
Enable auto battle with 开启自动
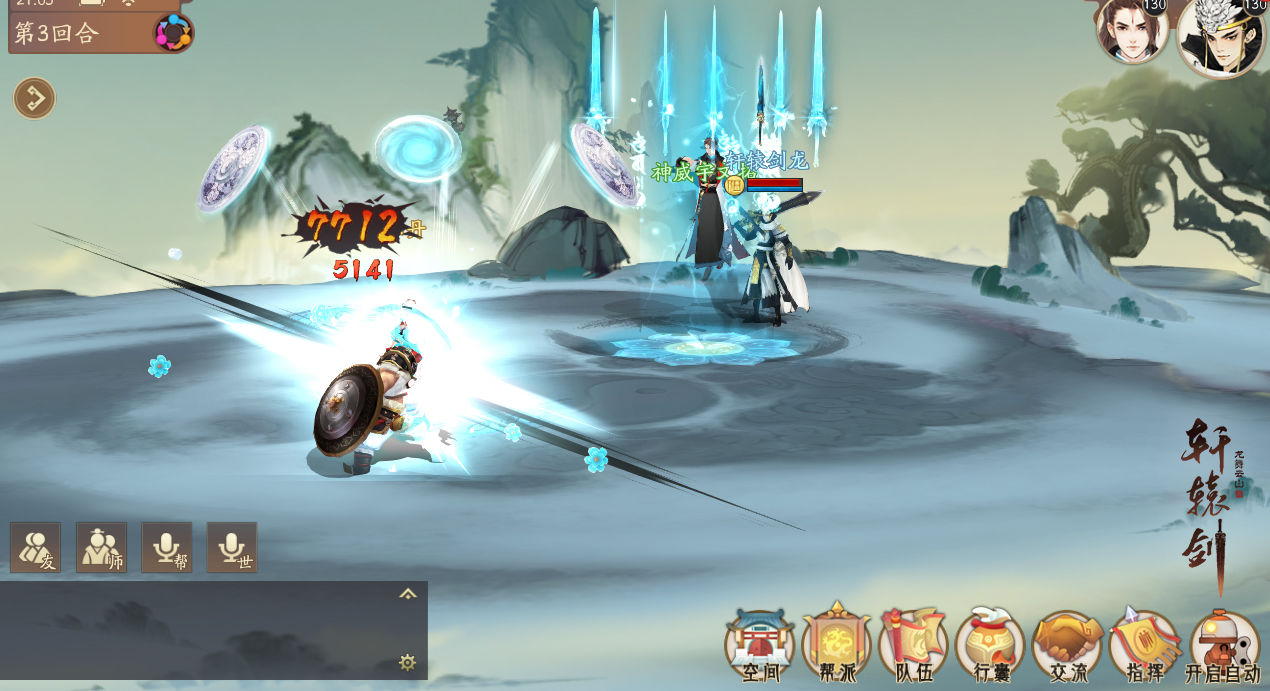[1223, 645]
